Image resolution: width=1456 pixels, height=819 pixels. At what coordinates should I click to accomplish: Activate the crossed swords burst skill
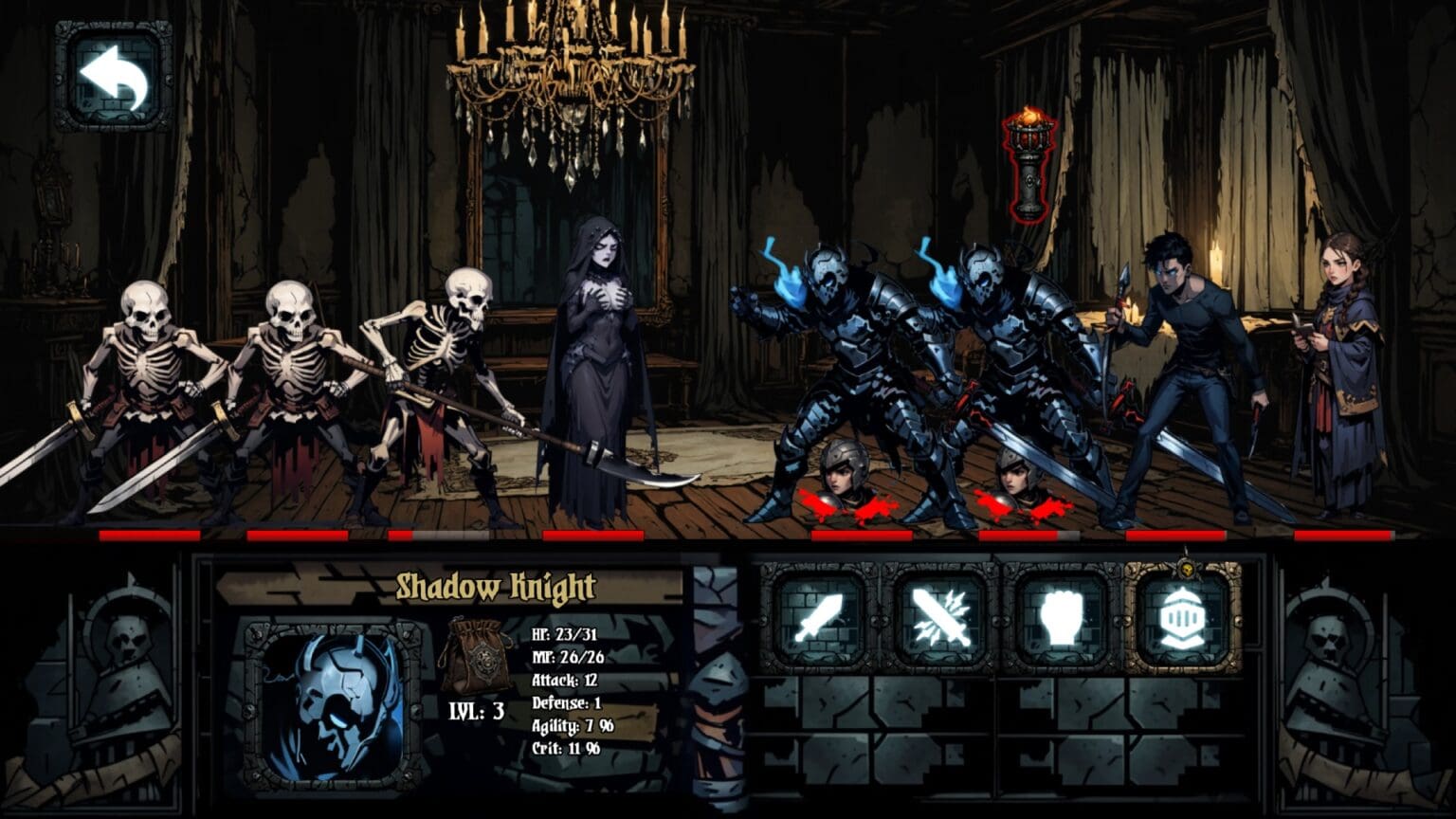click(939, 617)
